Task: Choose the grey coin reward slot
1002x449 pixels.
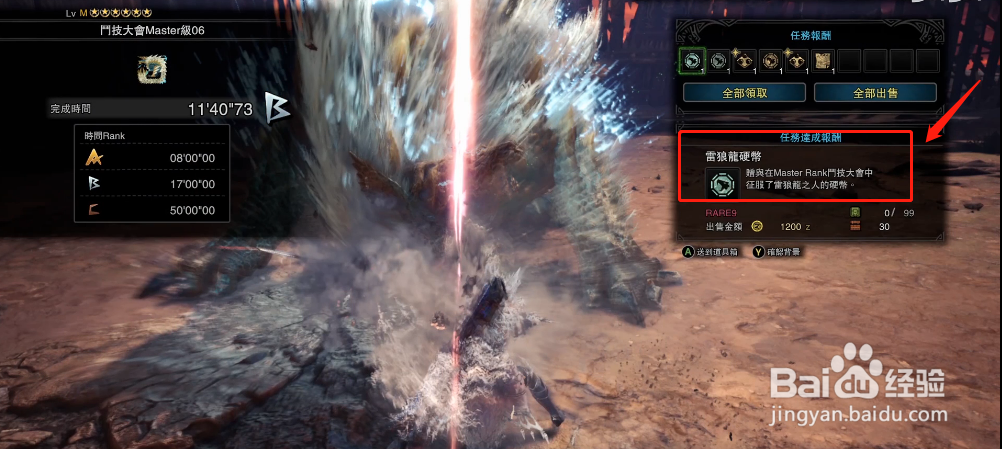Action: point(718,61)
